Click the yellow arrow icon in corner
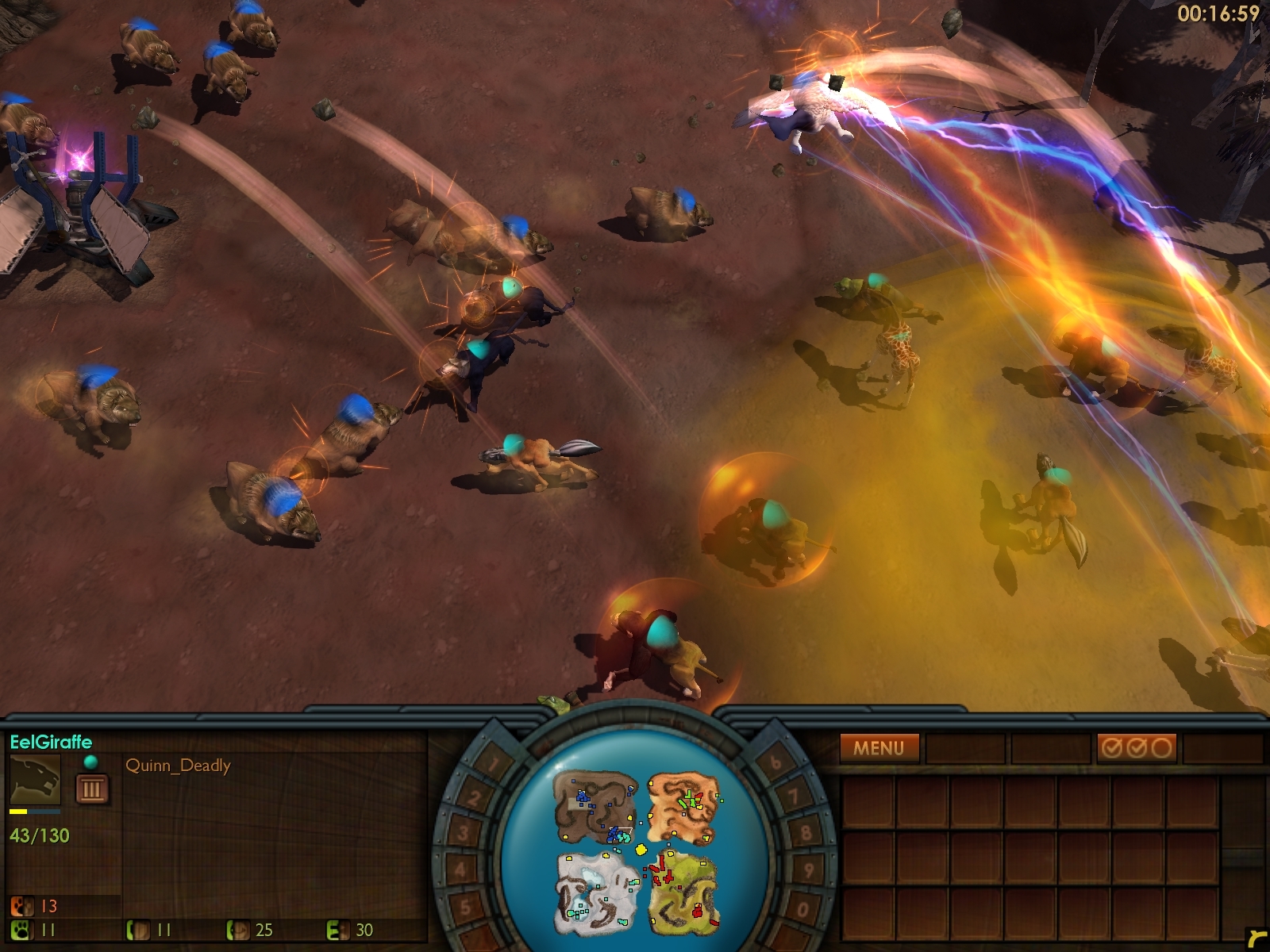1270x952 pixels. [x=1256, y=939]
